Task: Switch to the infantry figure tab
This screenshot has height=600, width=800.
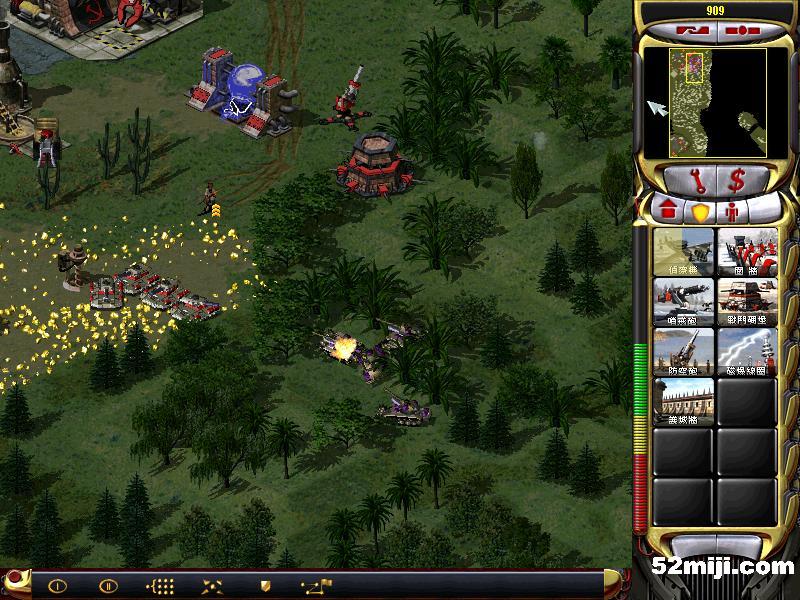Action: [x=732, y=212]
